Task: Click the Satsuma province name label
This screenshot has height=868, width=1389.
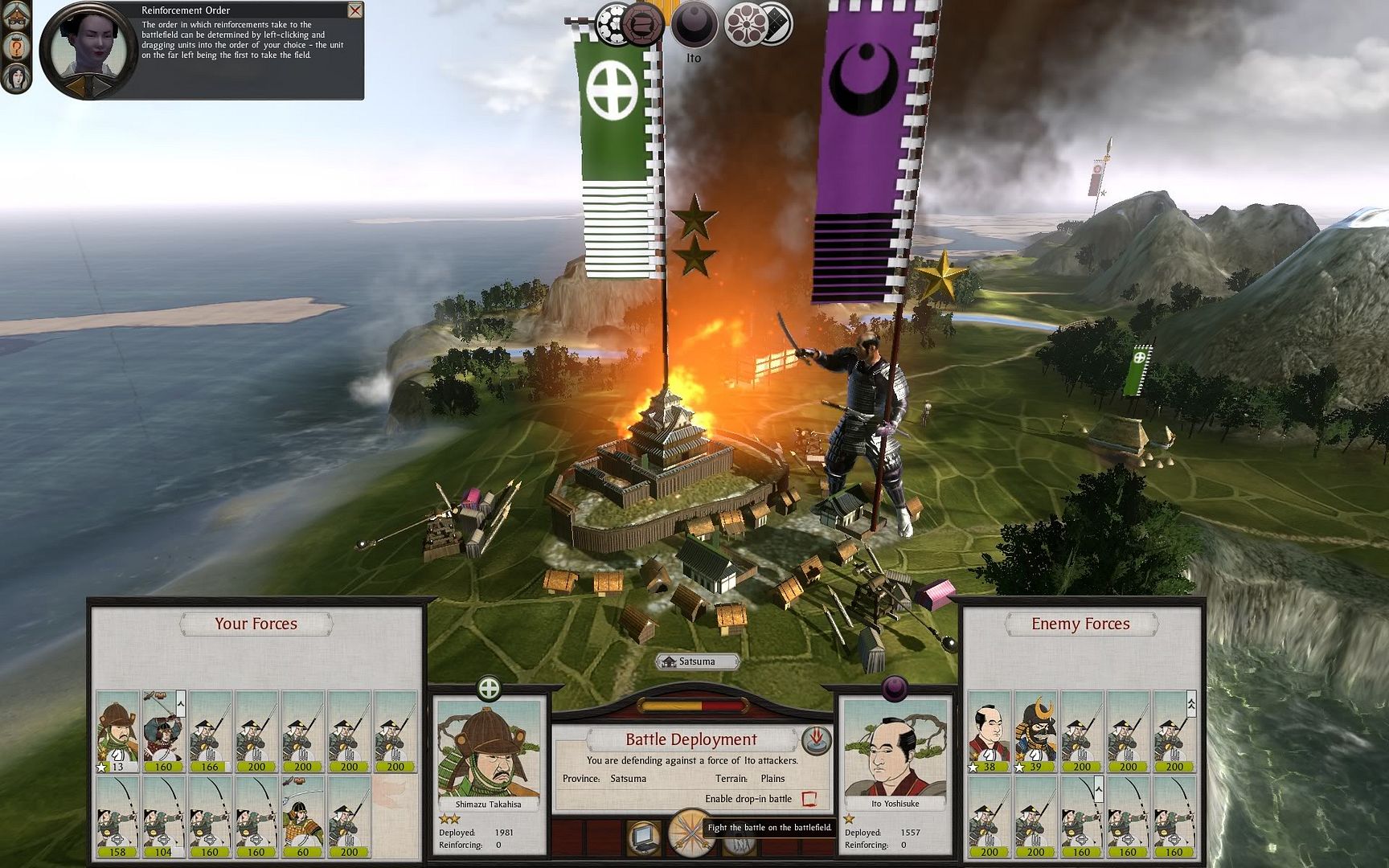Action: coord(697,661)
